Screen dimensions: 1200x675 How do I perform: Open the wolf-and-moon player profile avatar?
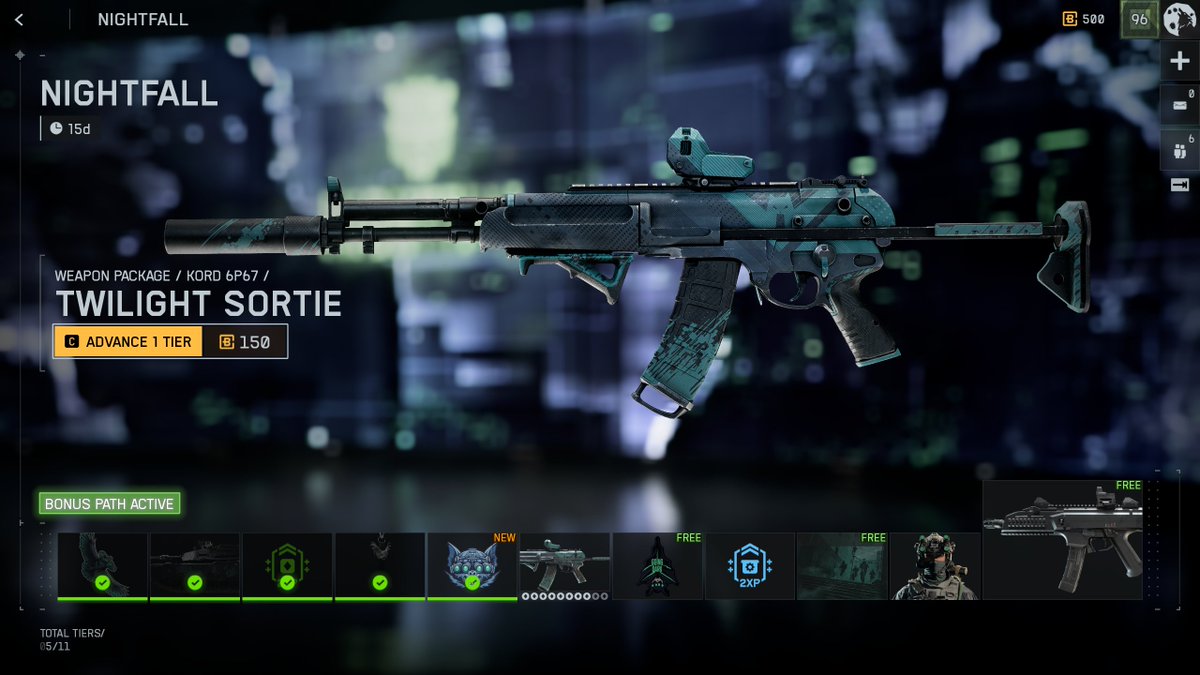[1179, 19]
